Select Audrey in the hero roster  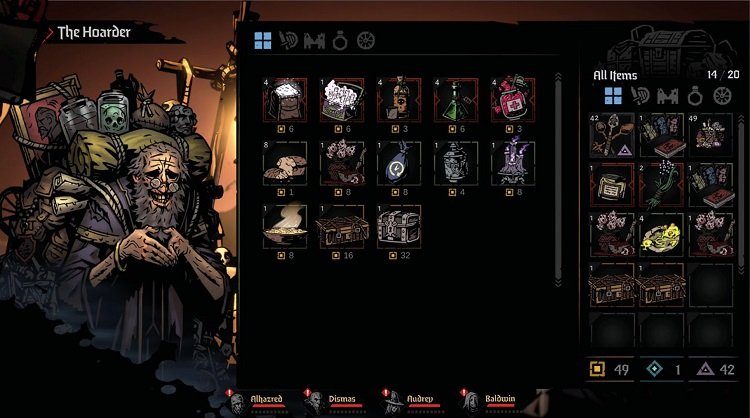pyautogui.click(x=391, y=402)
